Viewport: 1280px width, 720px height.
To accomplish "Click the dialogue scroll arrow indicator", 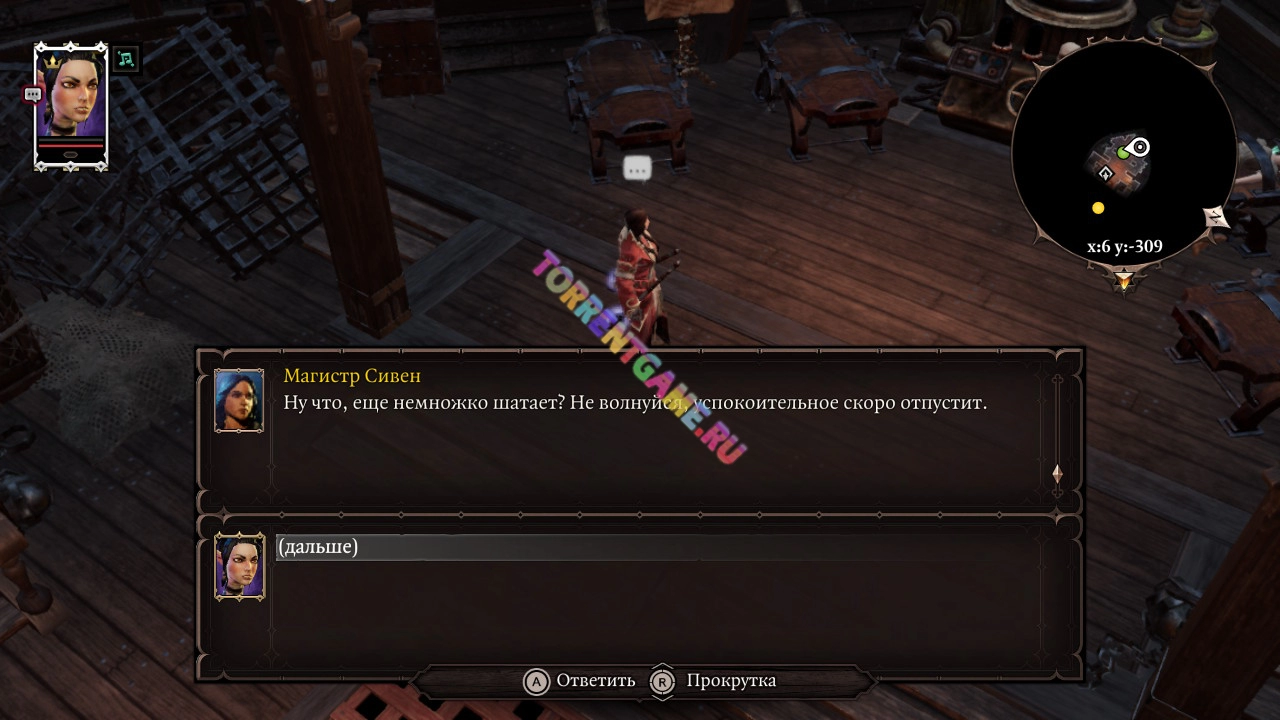I will (x=1057, y=474).
